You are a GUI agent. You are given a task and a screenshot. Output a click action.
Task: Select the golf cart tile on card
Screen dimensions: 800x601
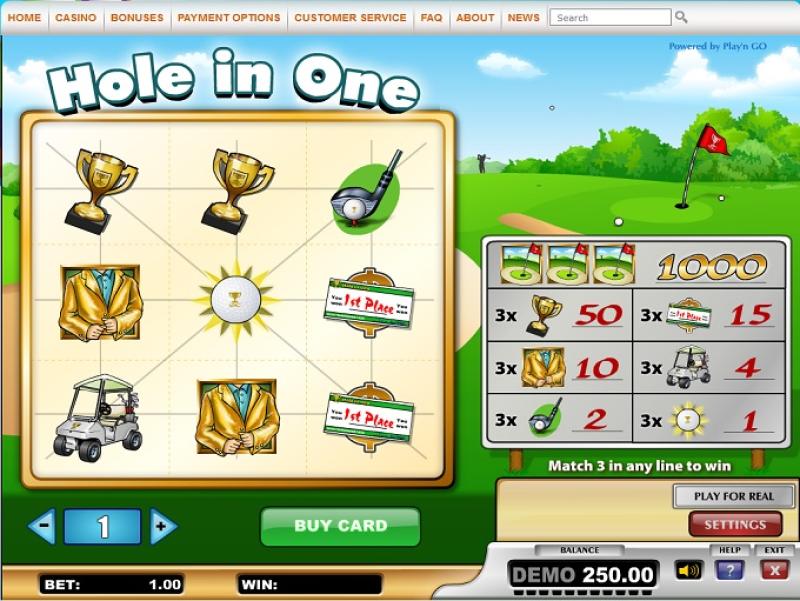tap(98, 417)
